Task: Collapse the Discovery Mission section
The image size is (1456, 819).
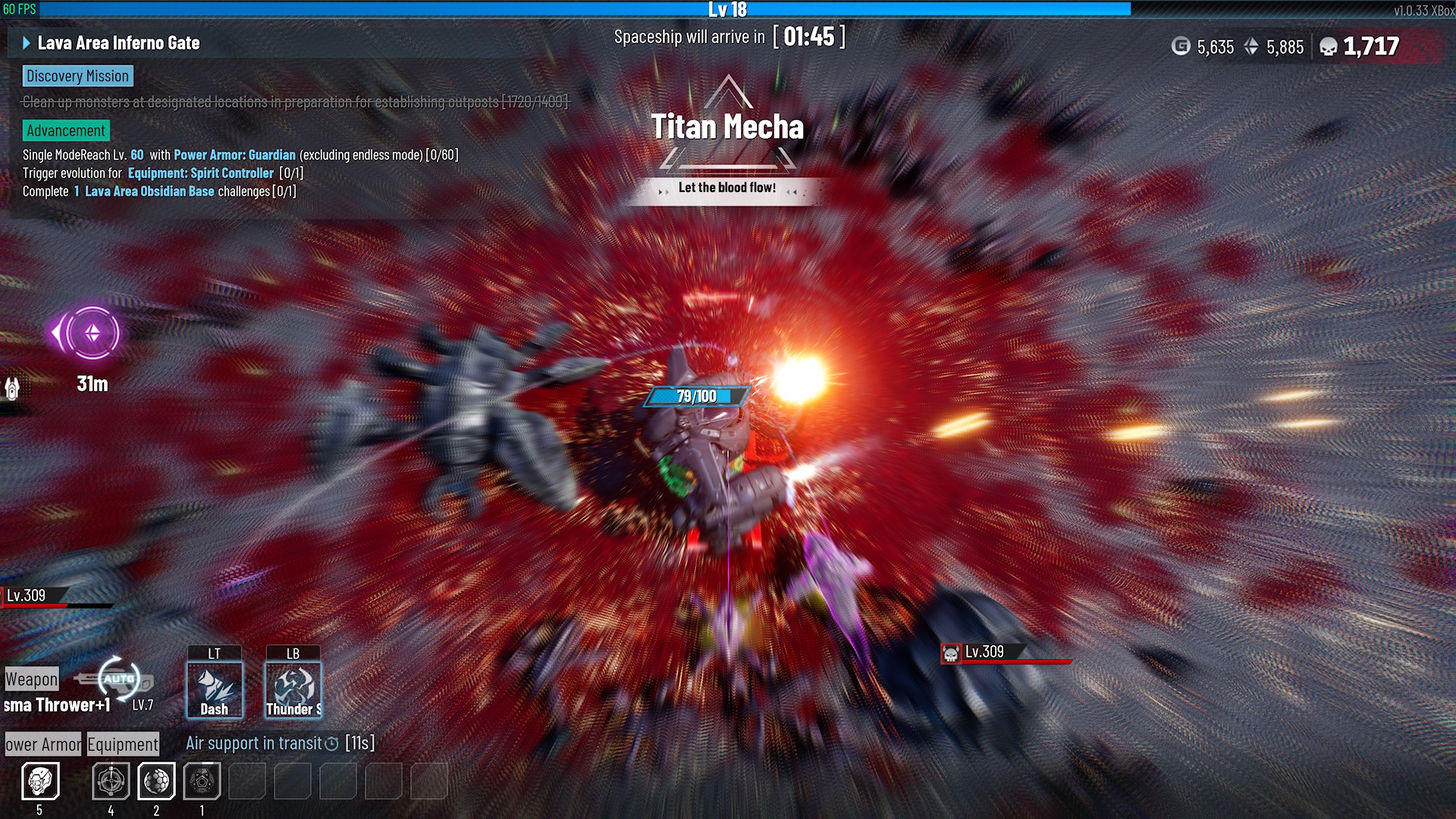Action: (77, 76)
